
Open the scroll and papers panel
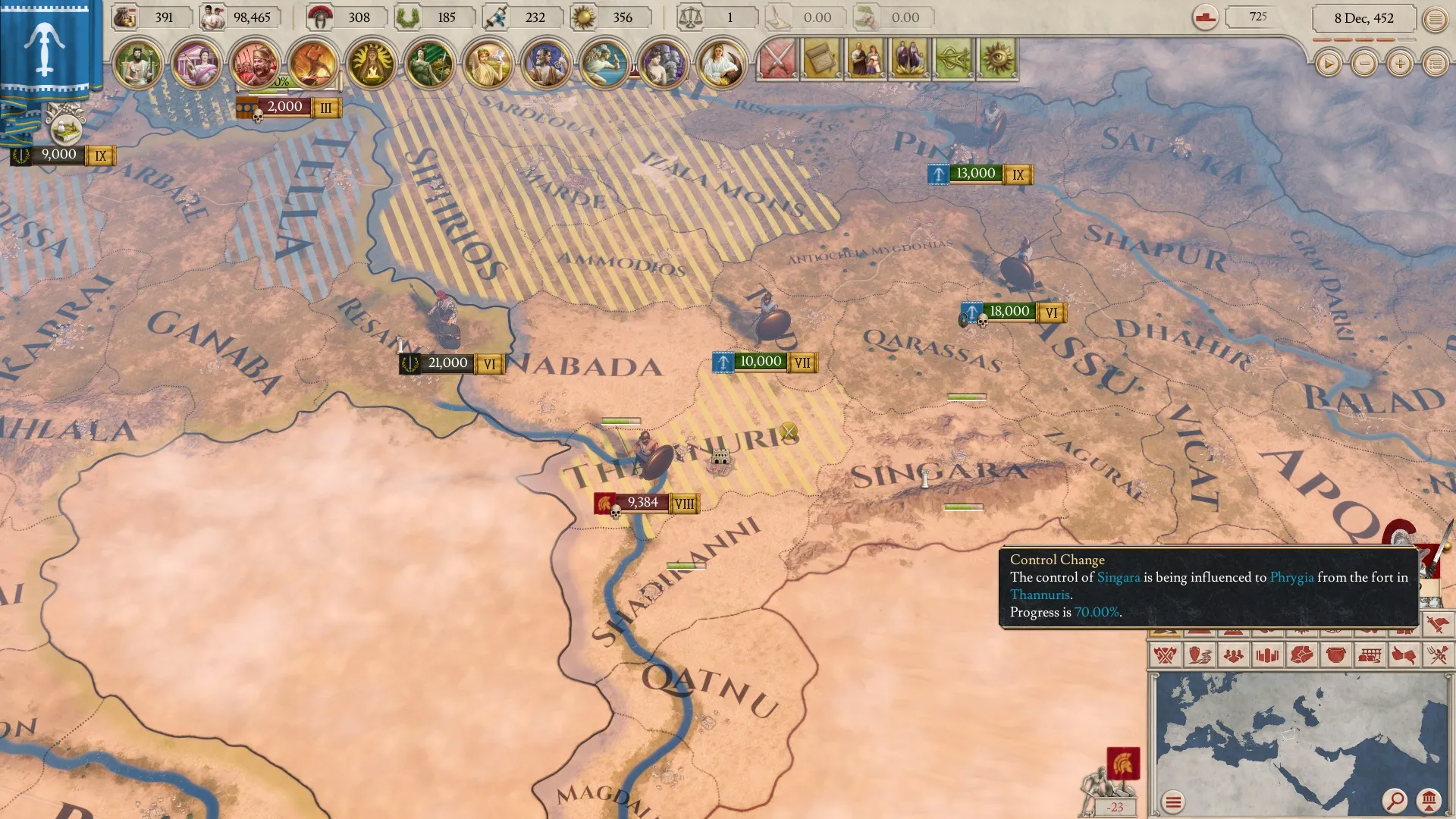[x=821, y=60]
